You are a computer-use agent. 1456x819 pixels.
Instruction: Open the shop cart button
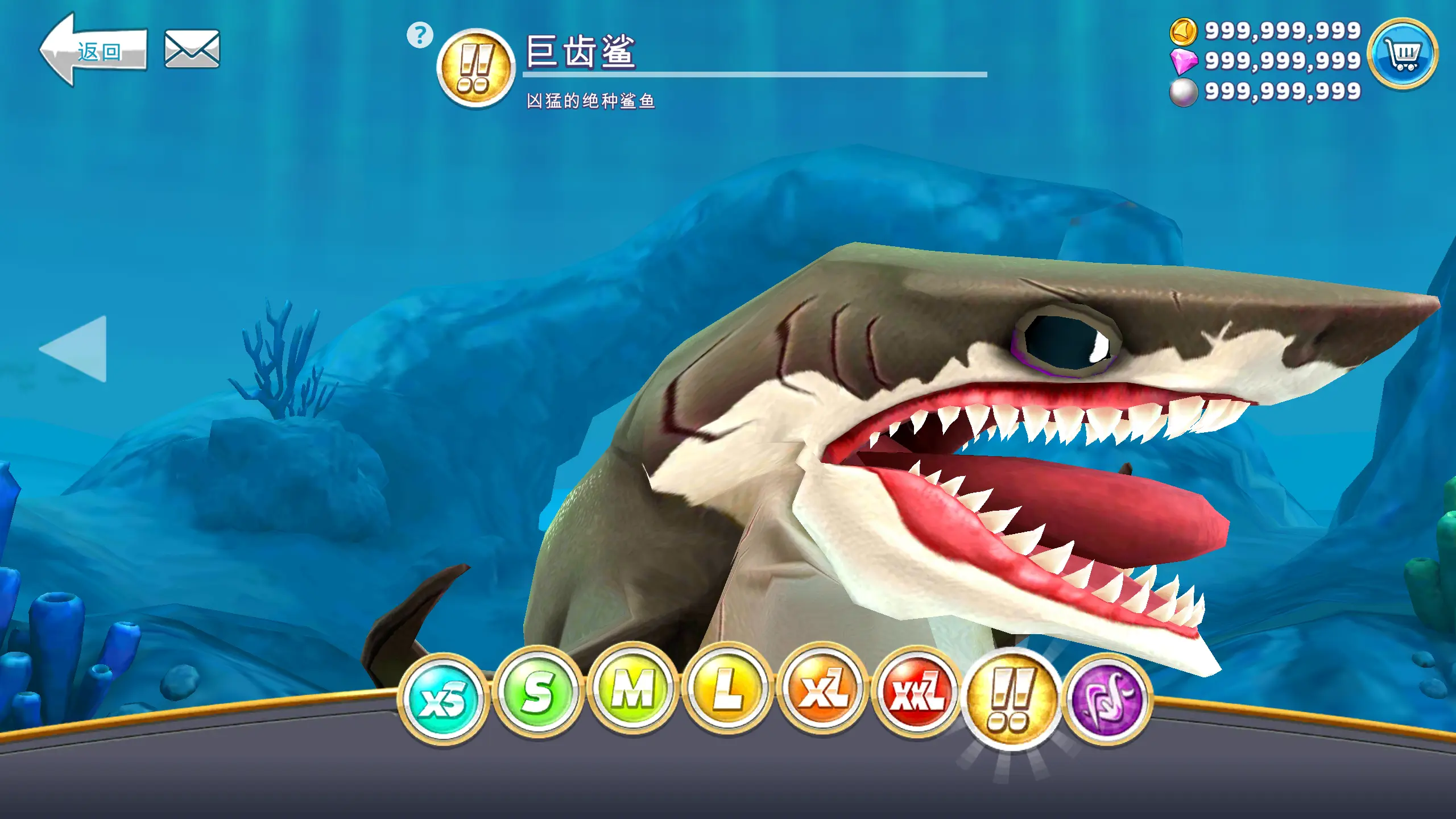[1403, 55]
